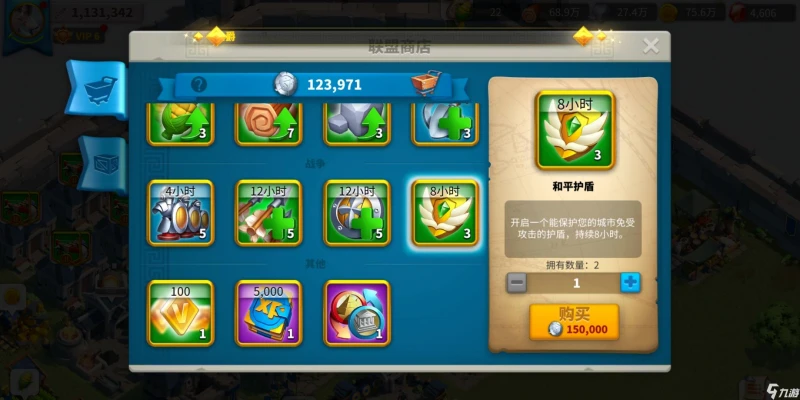Click the shopping basket icon beside currency
The image size is (800, 400).
(424, 84)
